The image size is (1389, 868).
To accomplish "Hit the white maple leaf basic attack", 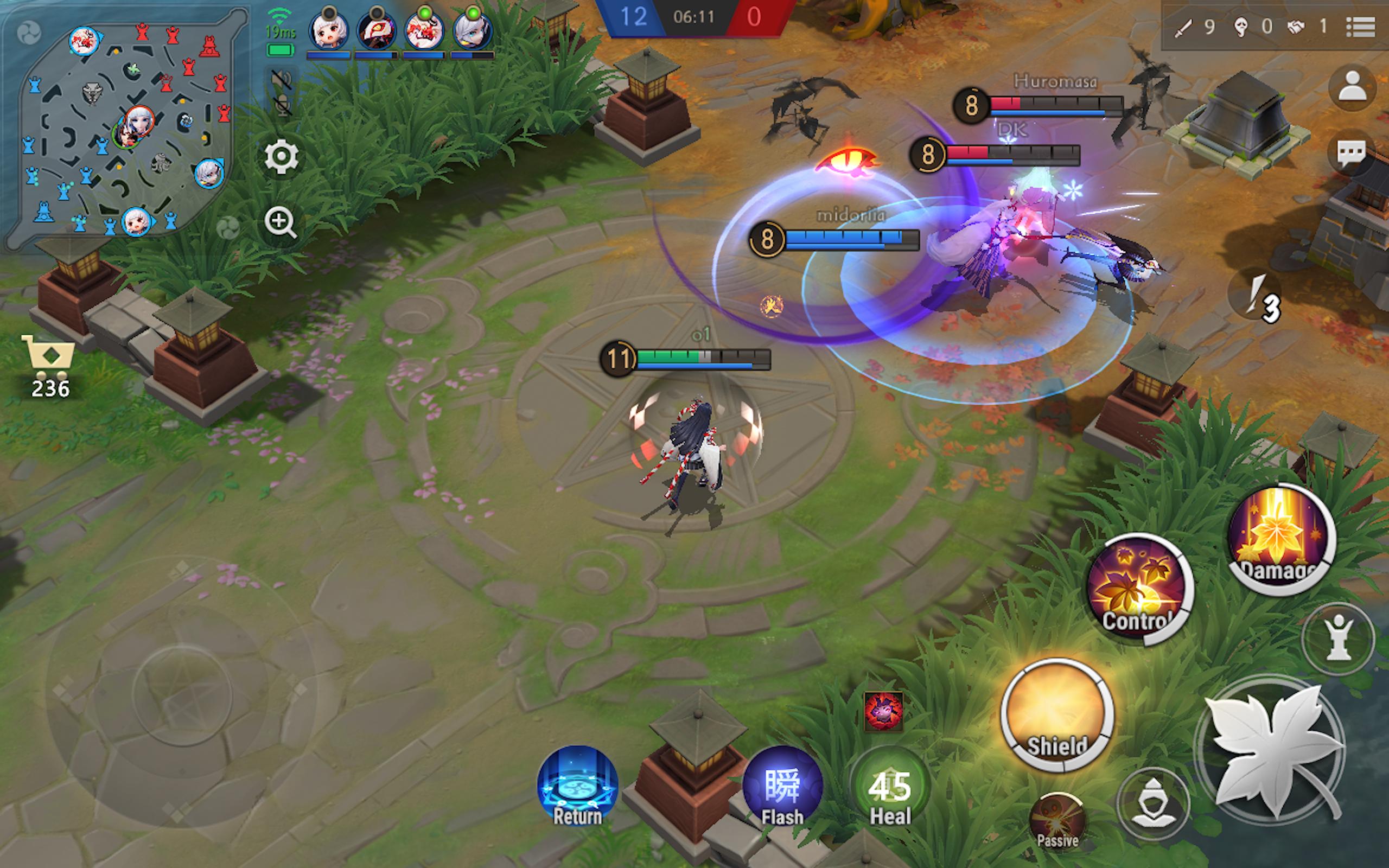I will (x=1272, y=746).
